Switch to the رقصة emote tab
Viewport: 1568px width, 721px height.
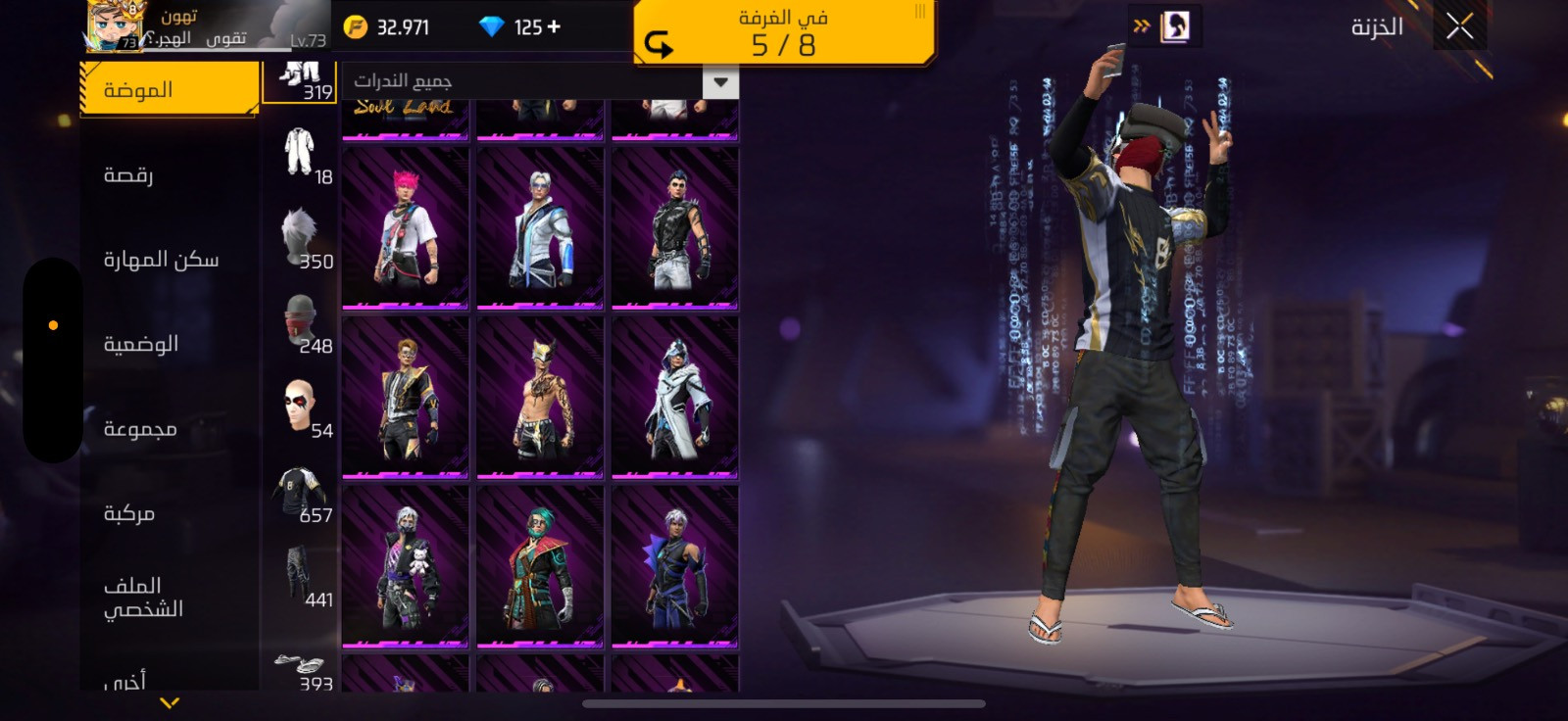[x=128, y=175]
